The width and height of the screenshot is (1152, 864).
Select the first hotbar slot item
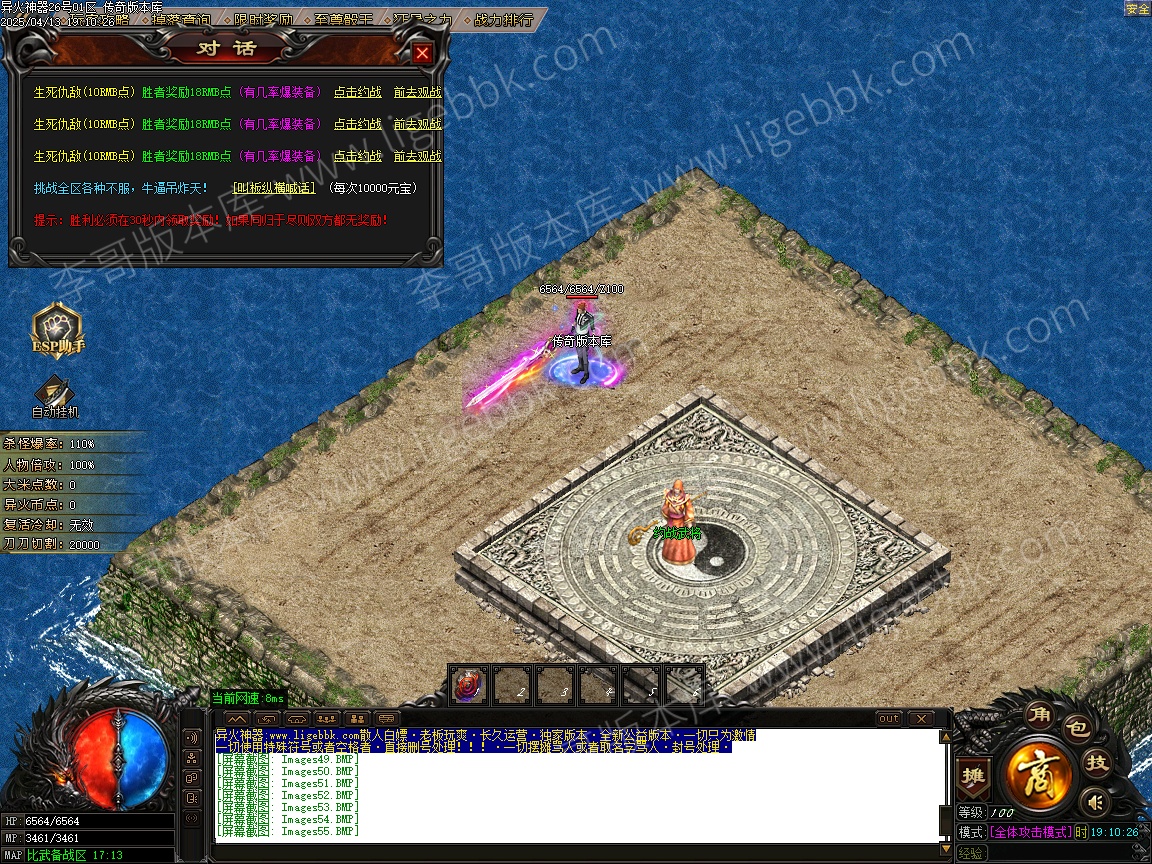(468, 686)
